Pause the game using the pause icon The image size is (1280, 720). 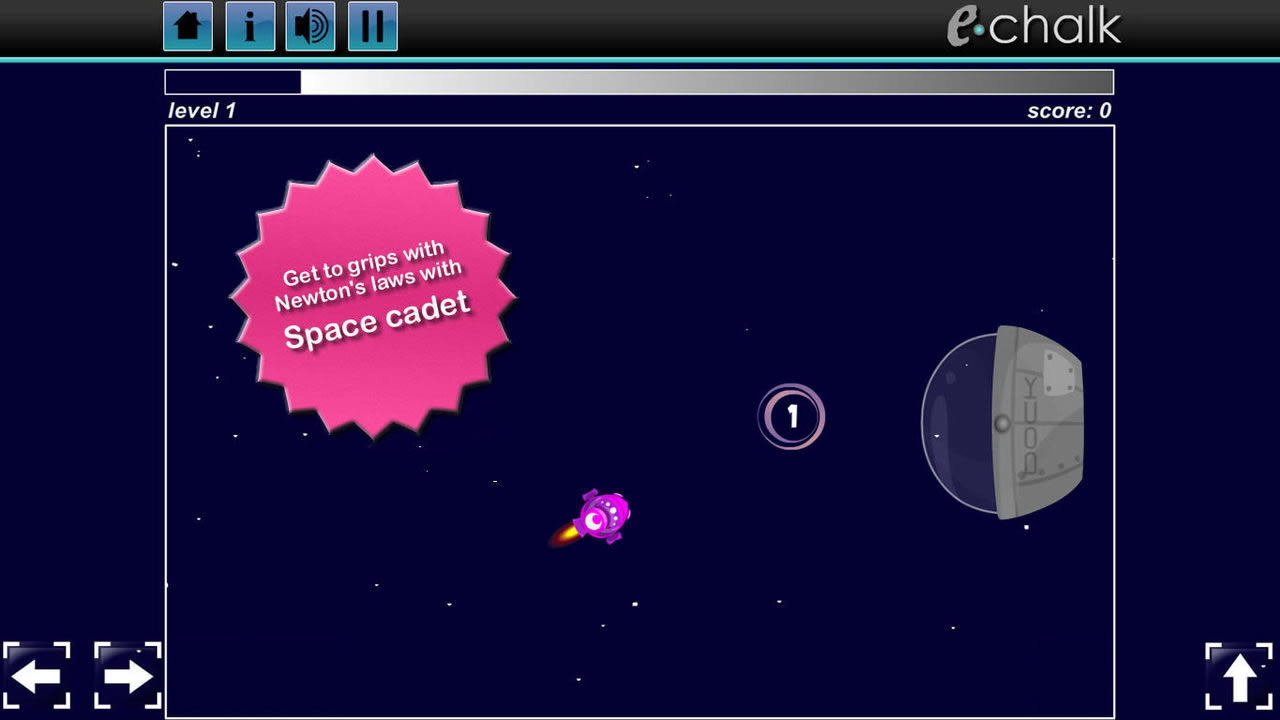tap(372, 27)
